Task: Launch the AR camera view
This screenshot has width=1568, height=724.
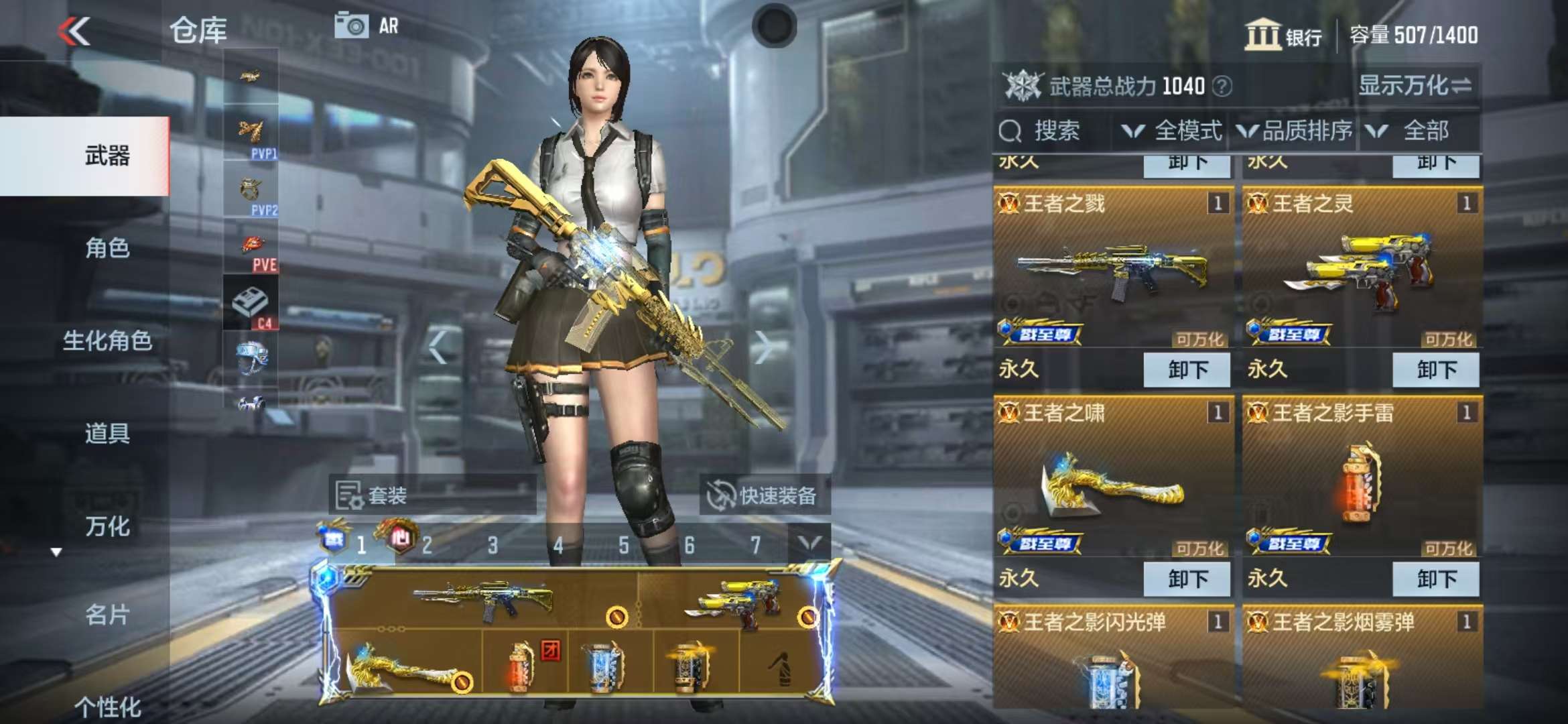Action: 367,26
